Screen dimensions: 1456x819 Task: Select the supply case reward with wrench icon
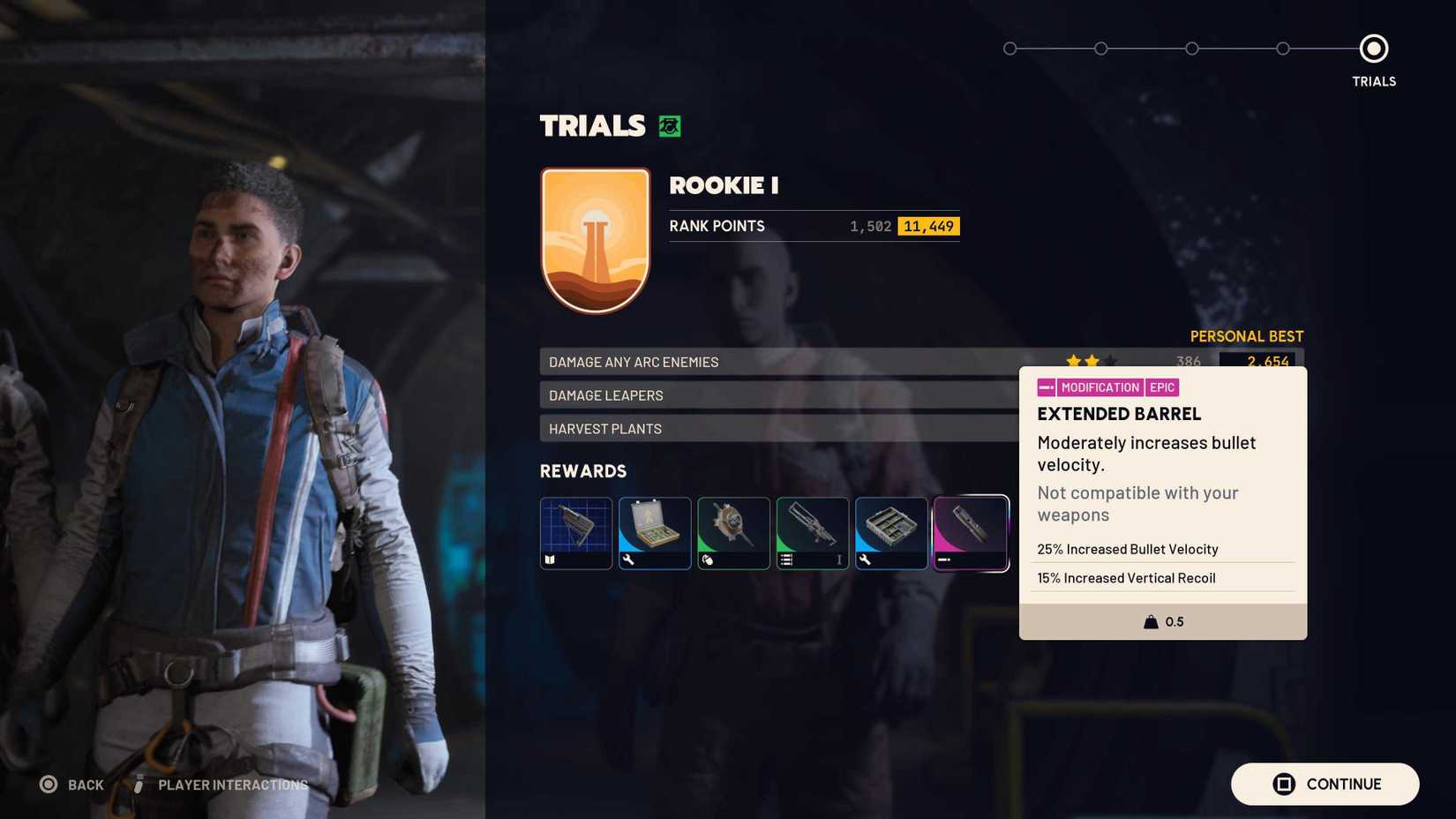pos(655,533)
